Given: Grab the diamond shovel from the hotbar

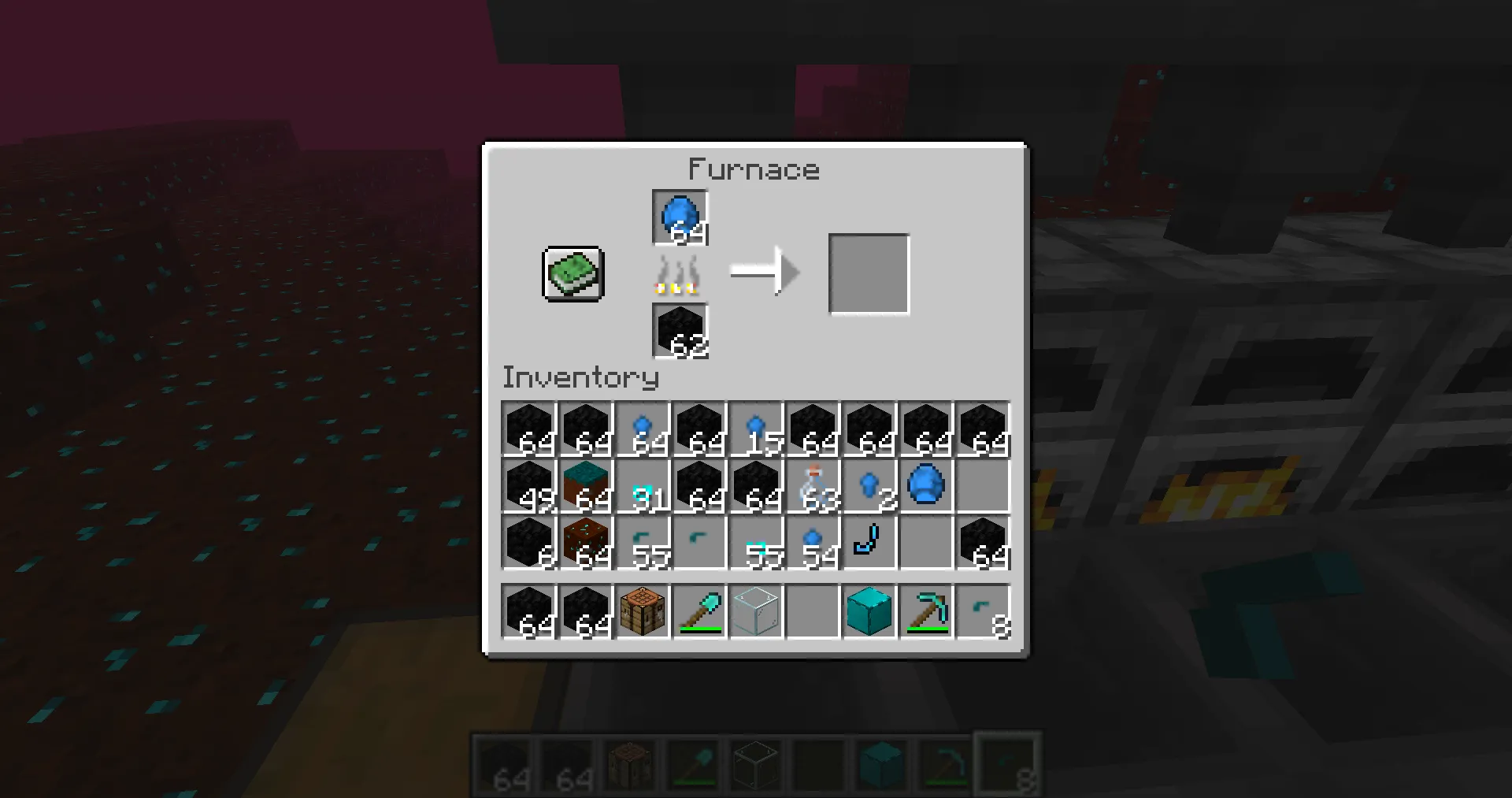Looking at the screenshot, I should pos(699,611).
